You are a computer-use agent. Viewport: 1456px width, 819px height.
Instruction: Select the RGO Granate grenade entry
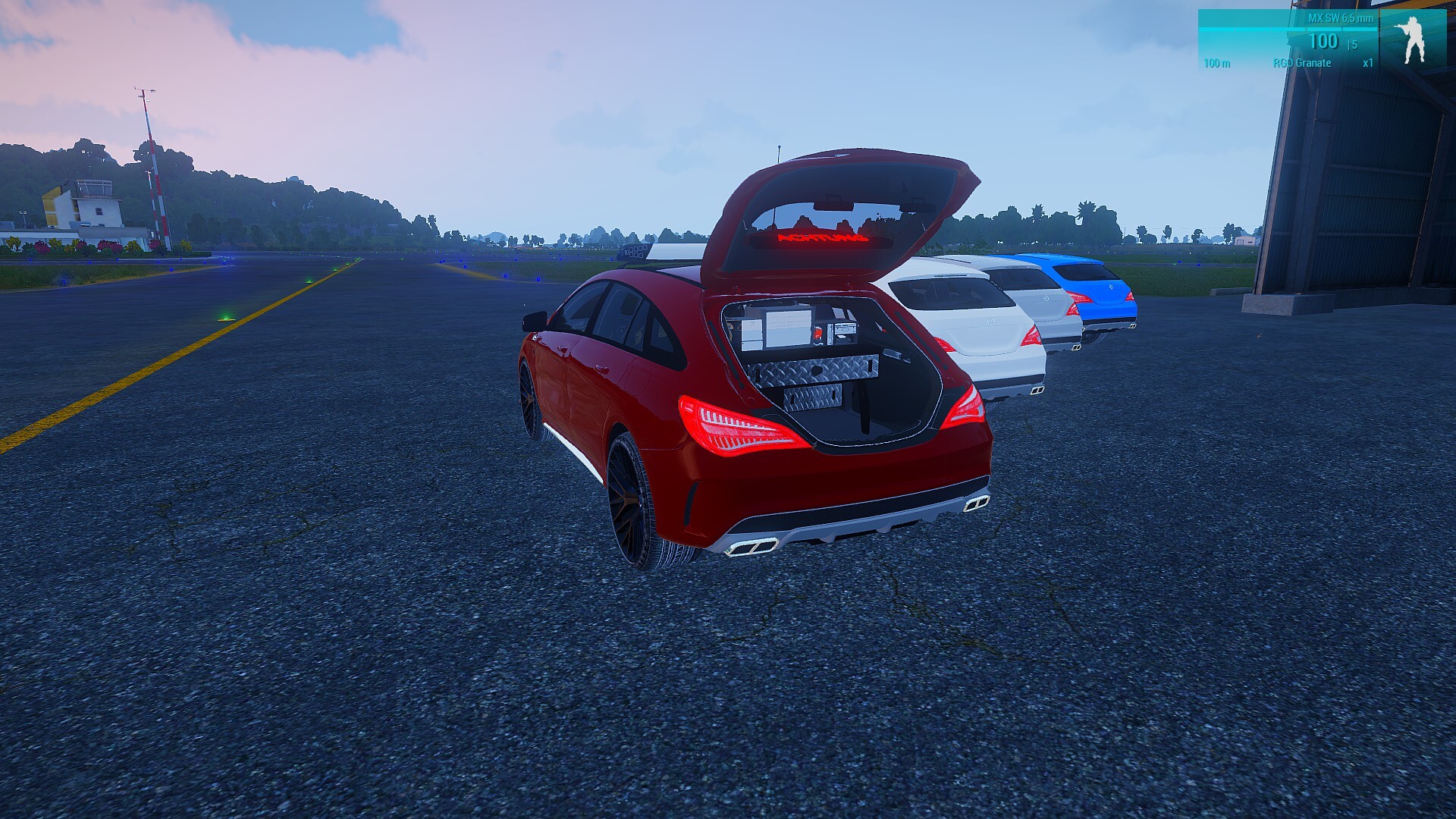click(1302, 63)
